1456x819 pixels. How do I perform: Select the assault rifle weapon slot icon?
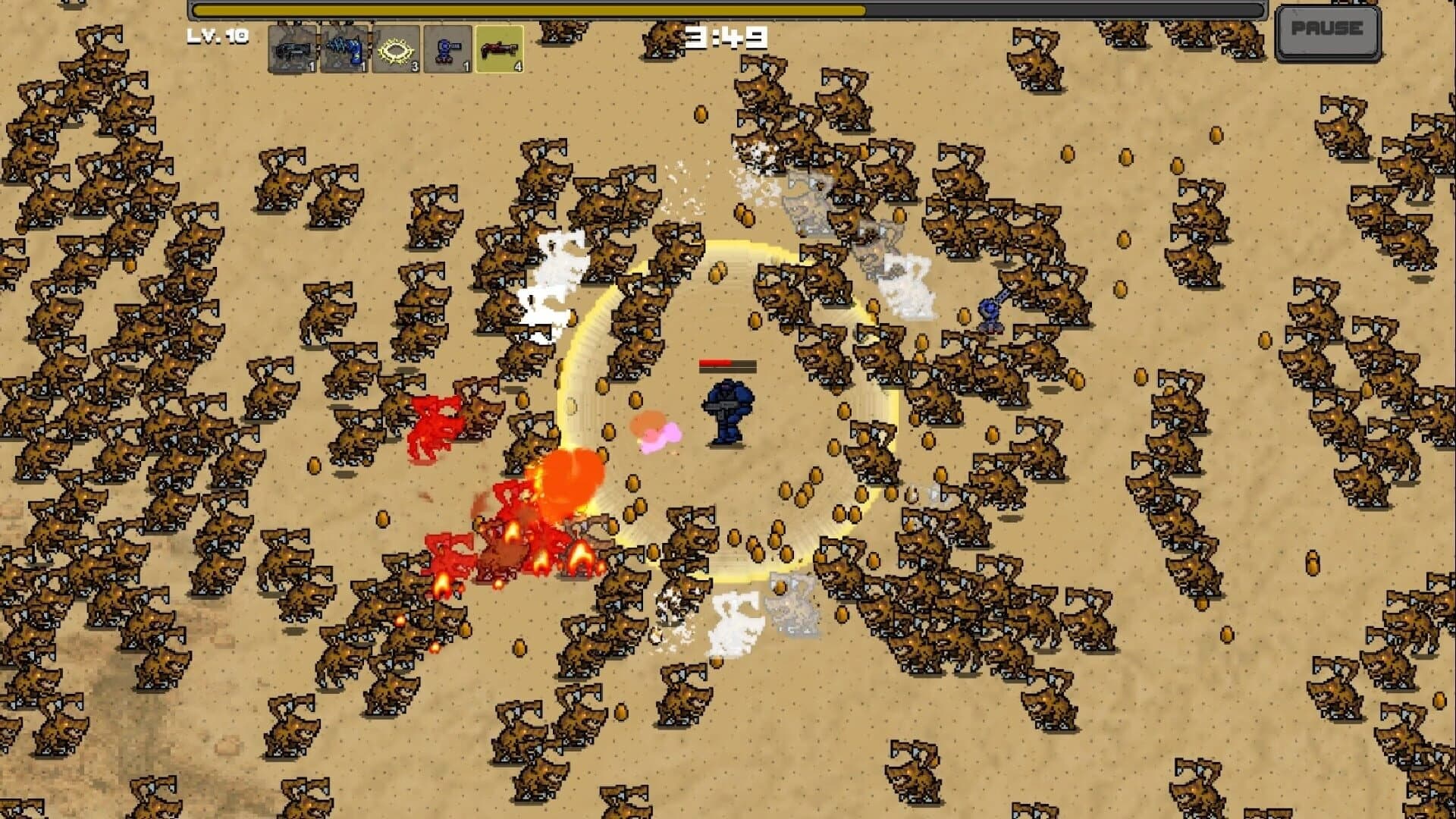(x=292, y=49)
